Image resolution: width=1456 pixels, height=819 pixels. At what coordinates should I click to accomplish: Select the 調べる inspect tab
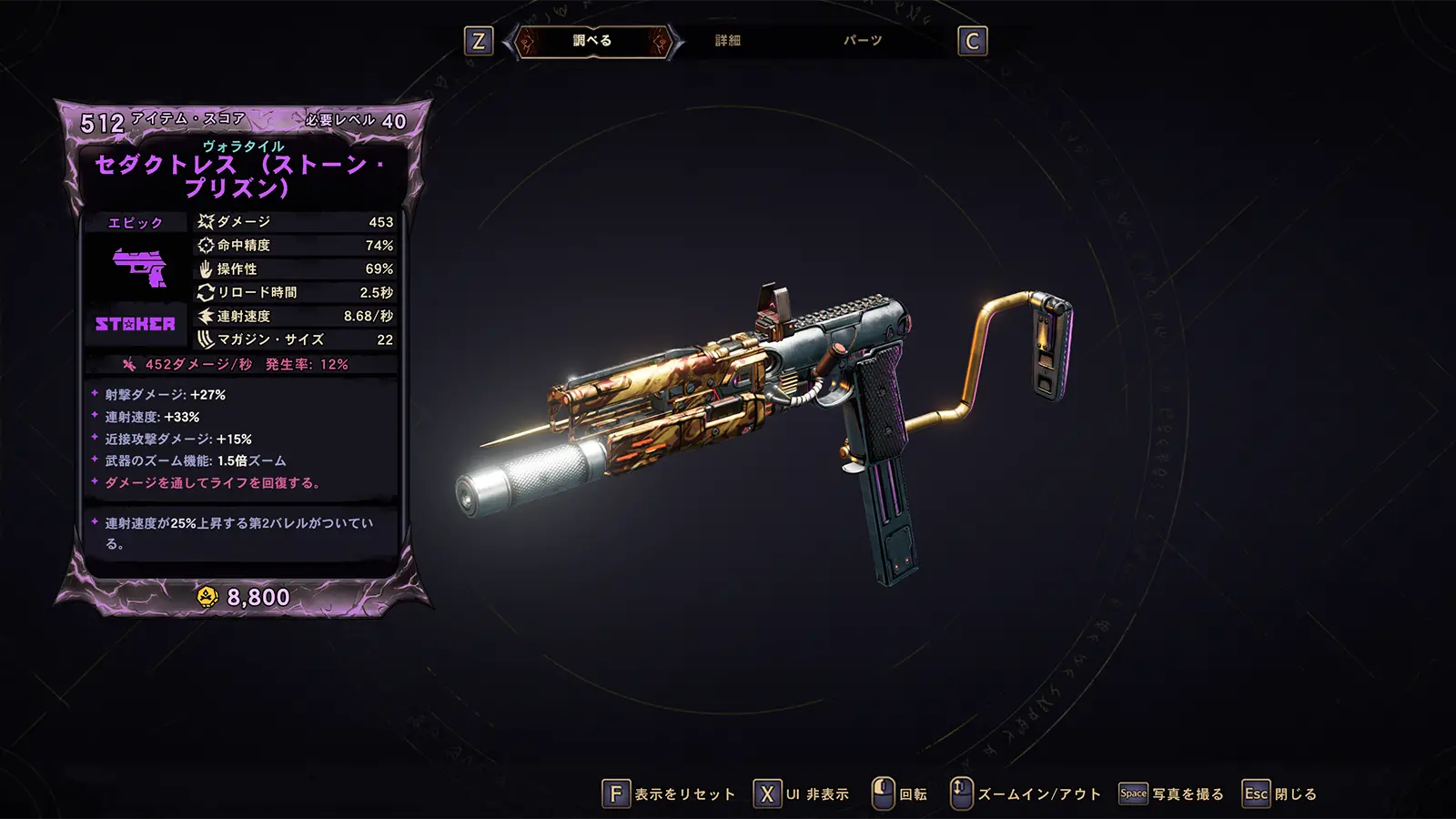tap(592, 41)
